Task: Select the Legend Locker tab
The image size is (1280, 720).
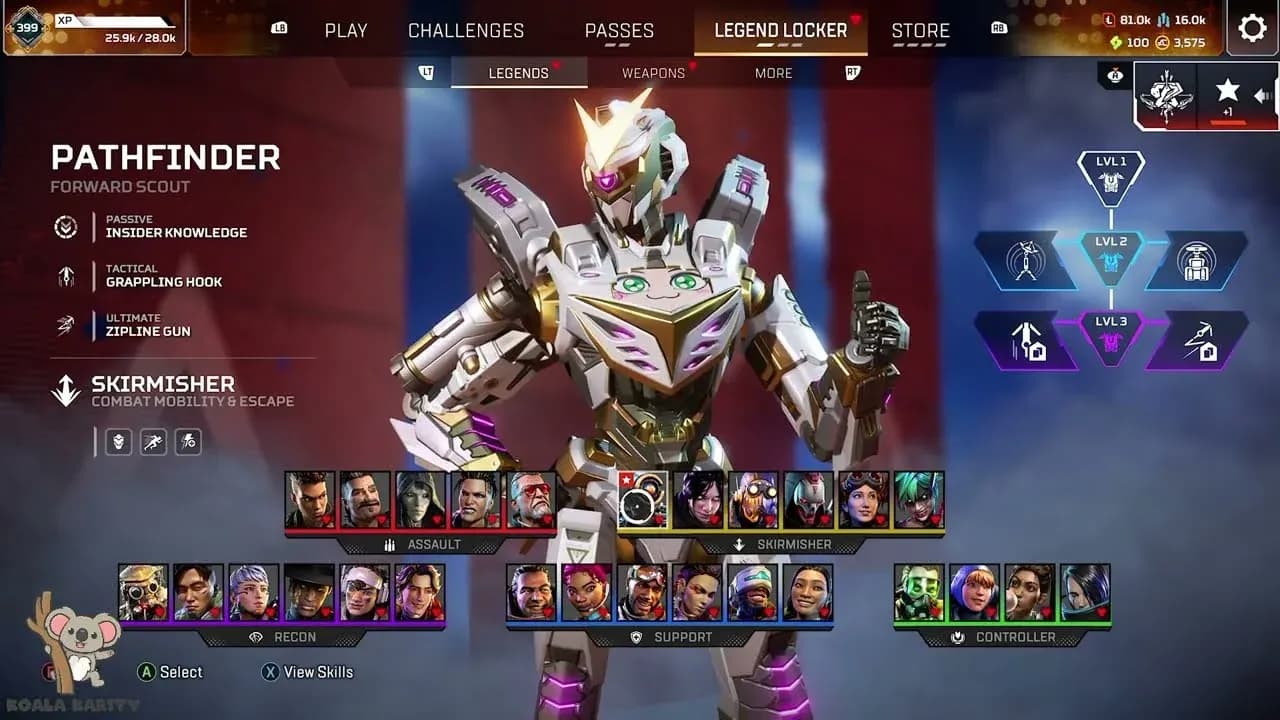Action: tap(780, 30)
